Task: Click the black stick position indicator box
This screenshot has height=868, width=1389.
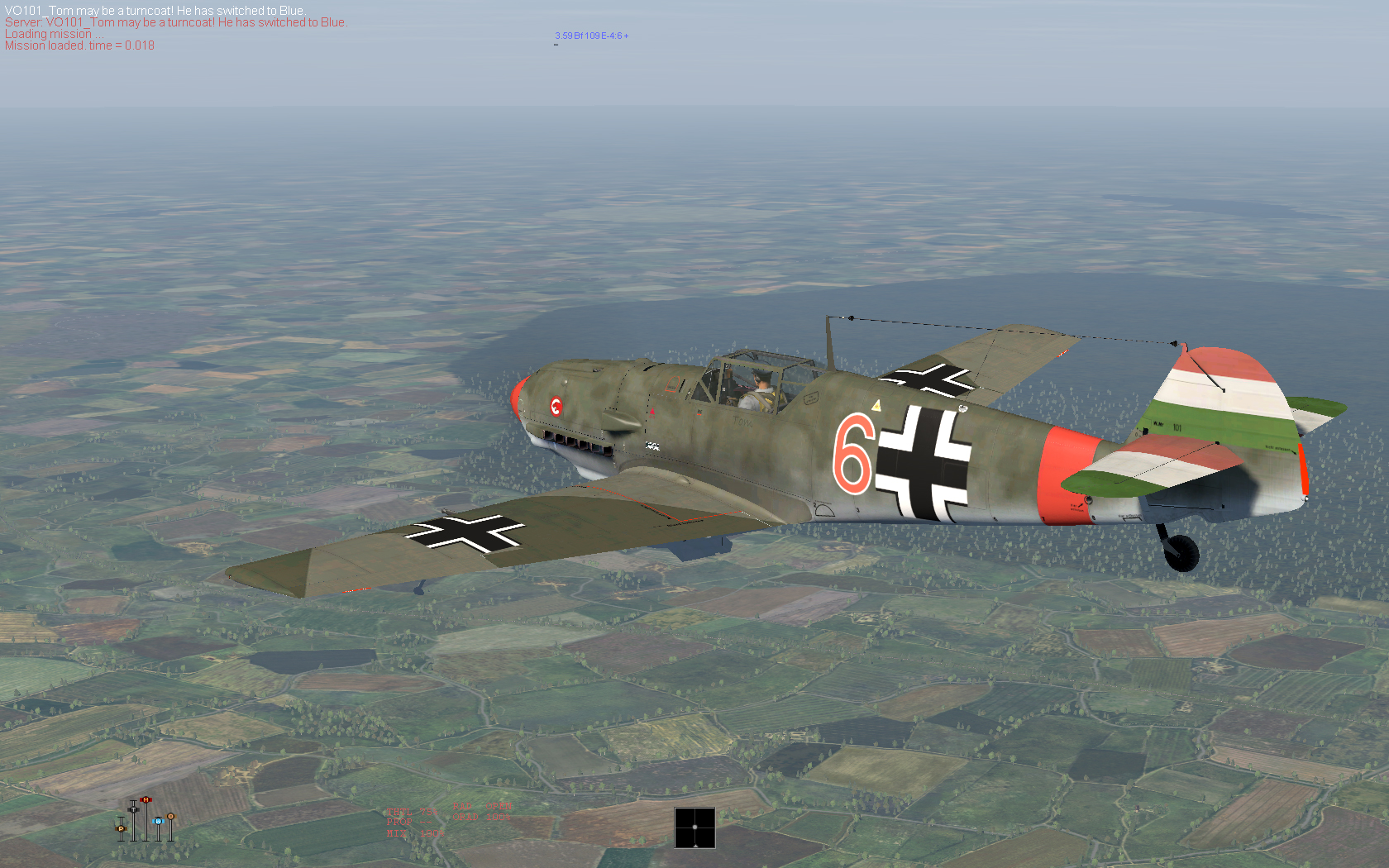Action: [x=694, y=827]
